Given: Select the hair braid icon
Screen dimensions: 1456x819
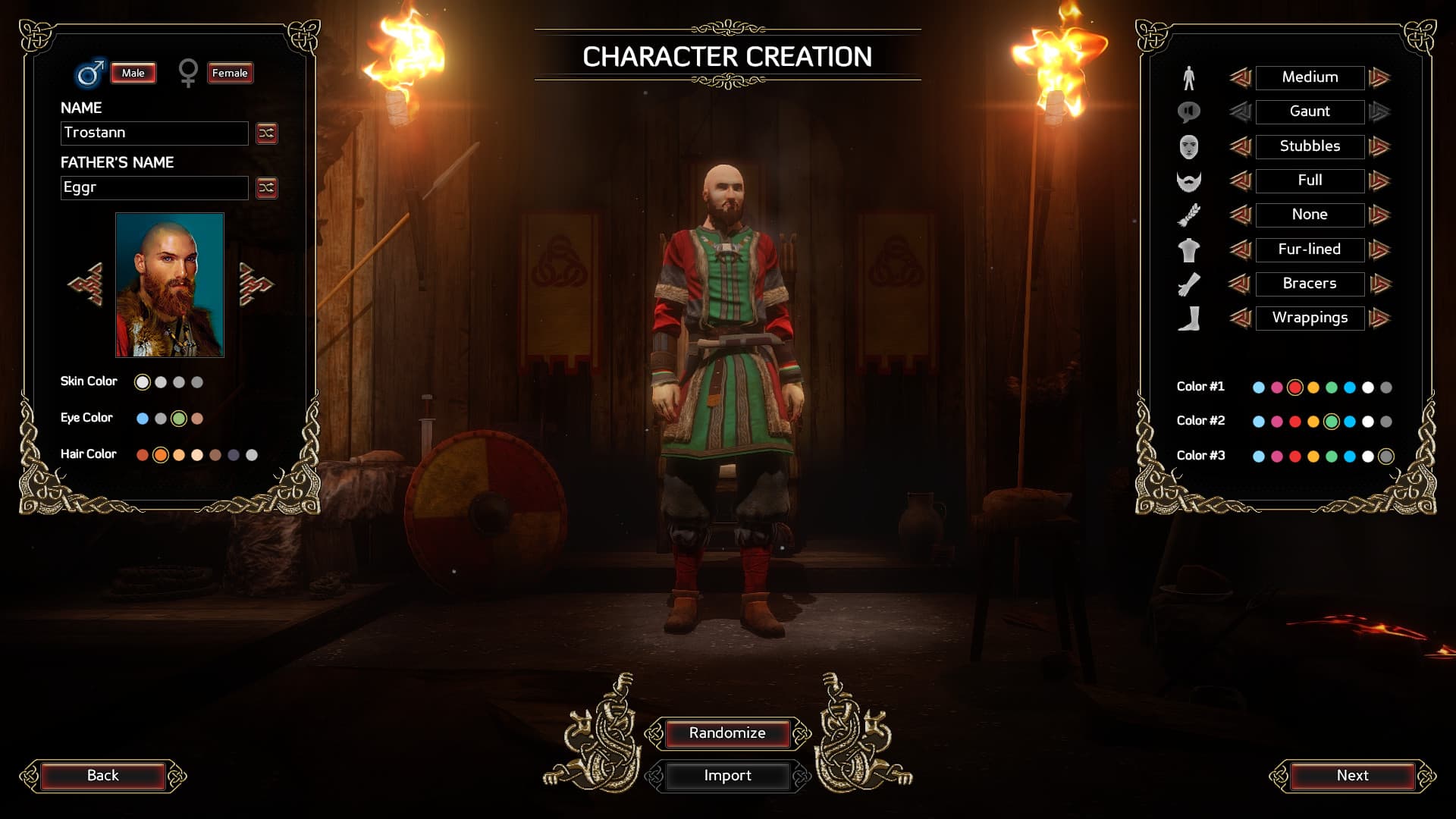Looking at the screenshot, I should (x=1189, y=215).
